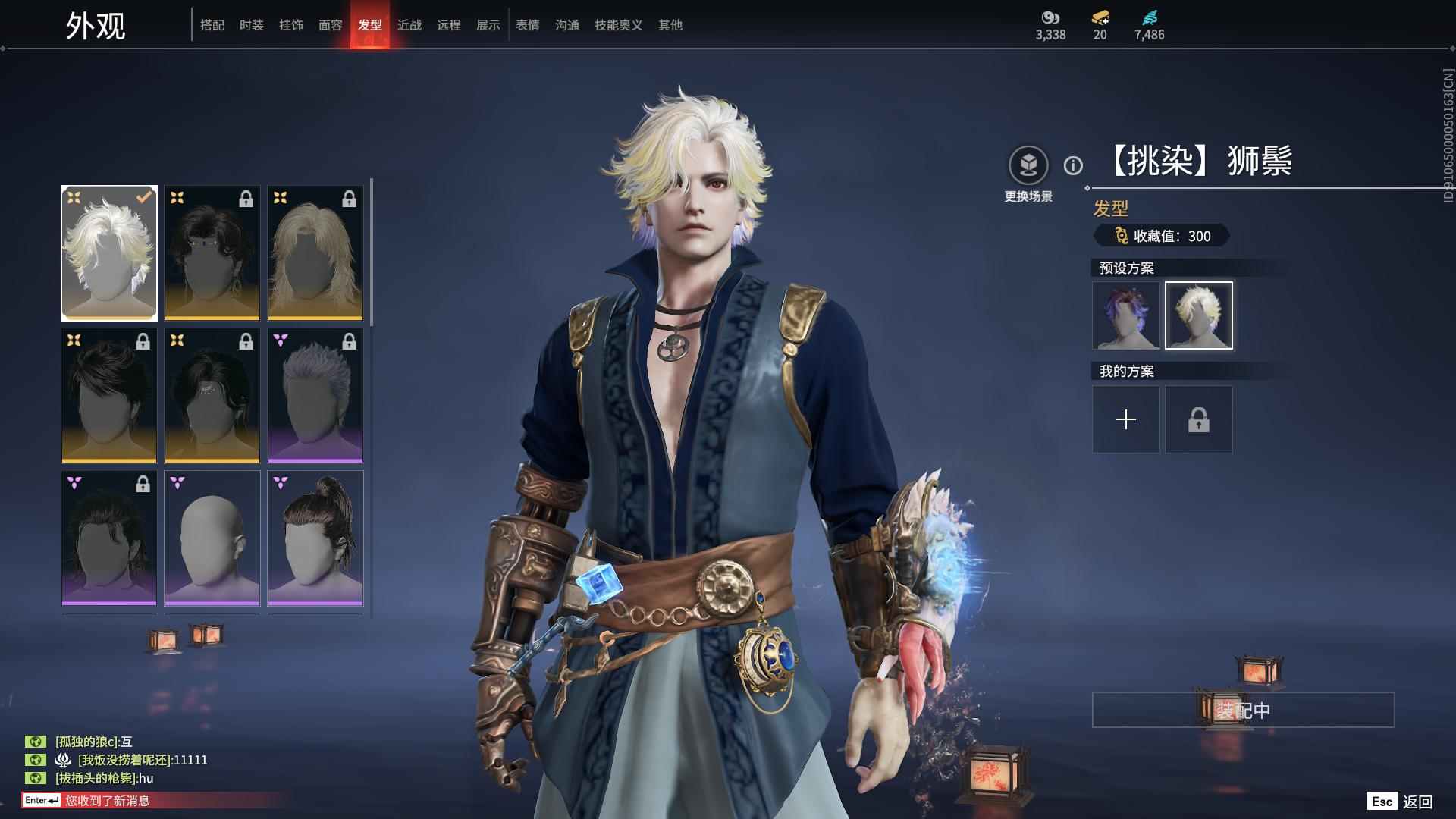The image size is (1456, 819).
Task: Choose the purple hair preset scheme
Action: [x=1126, y=315]
